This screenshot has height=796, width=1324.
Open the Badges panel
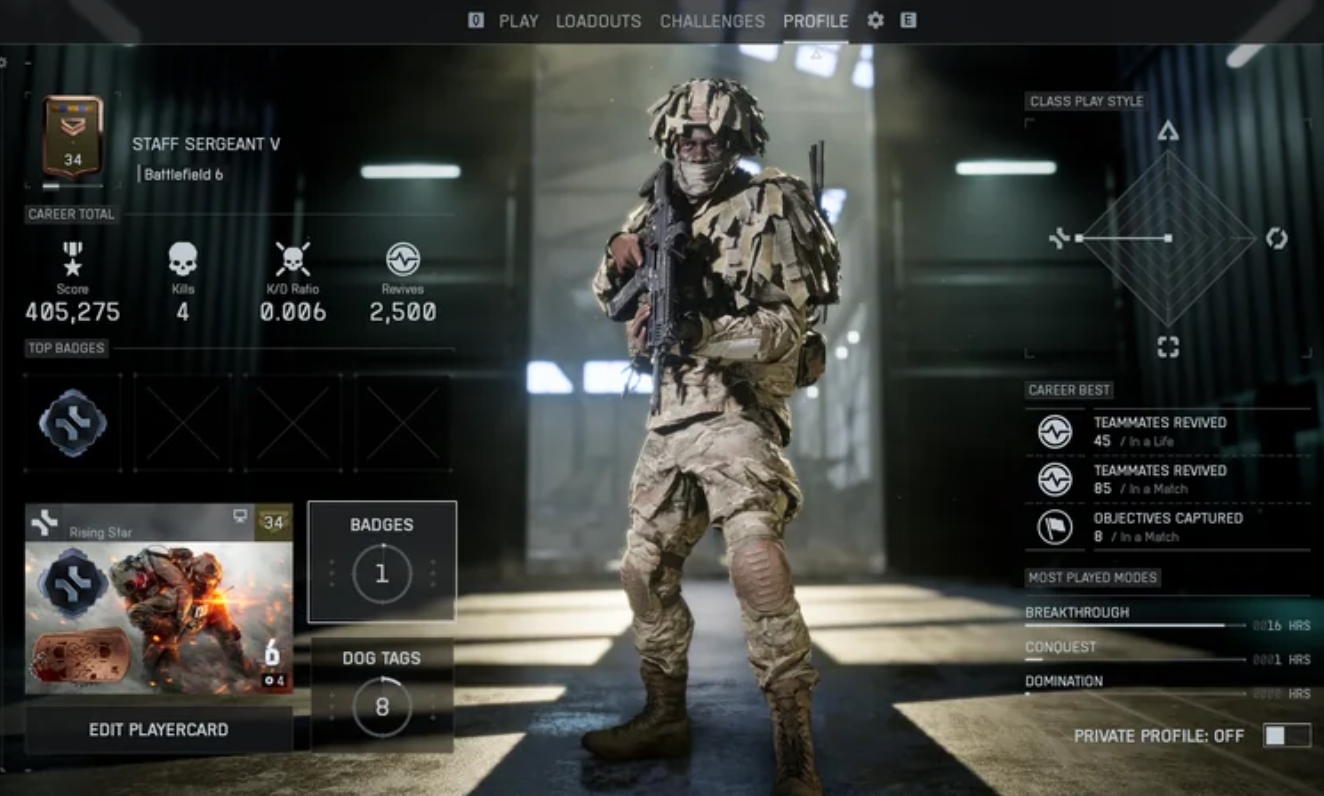(x=382, y=562)
